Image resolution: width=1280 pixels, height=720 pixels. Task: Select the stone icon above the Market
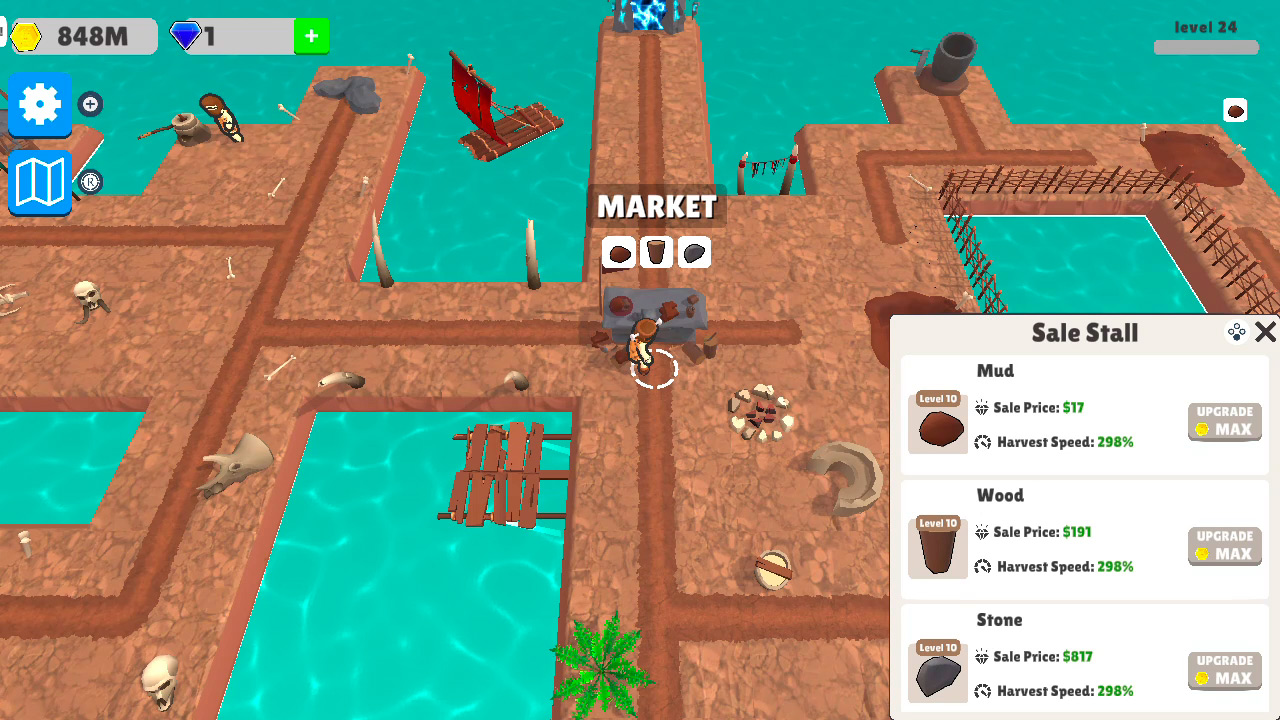tap(694, 252)
